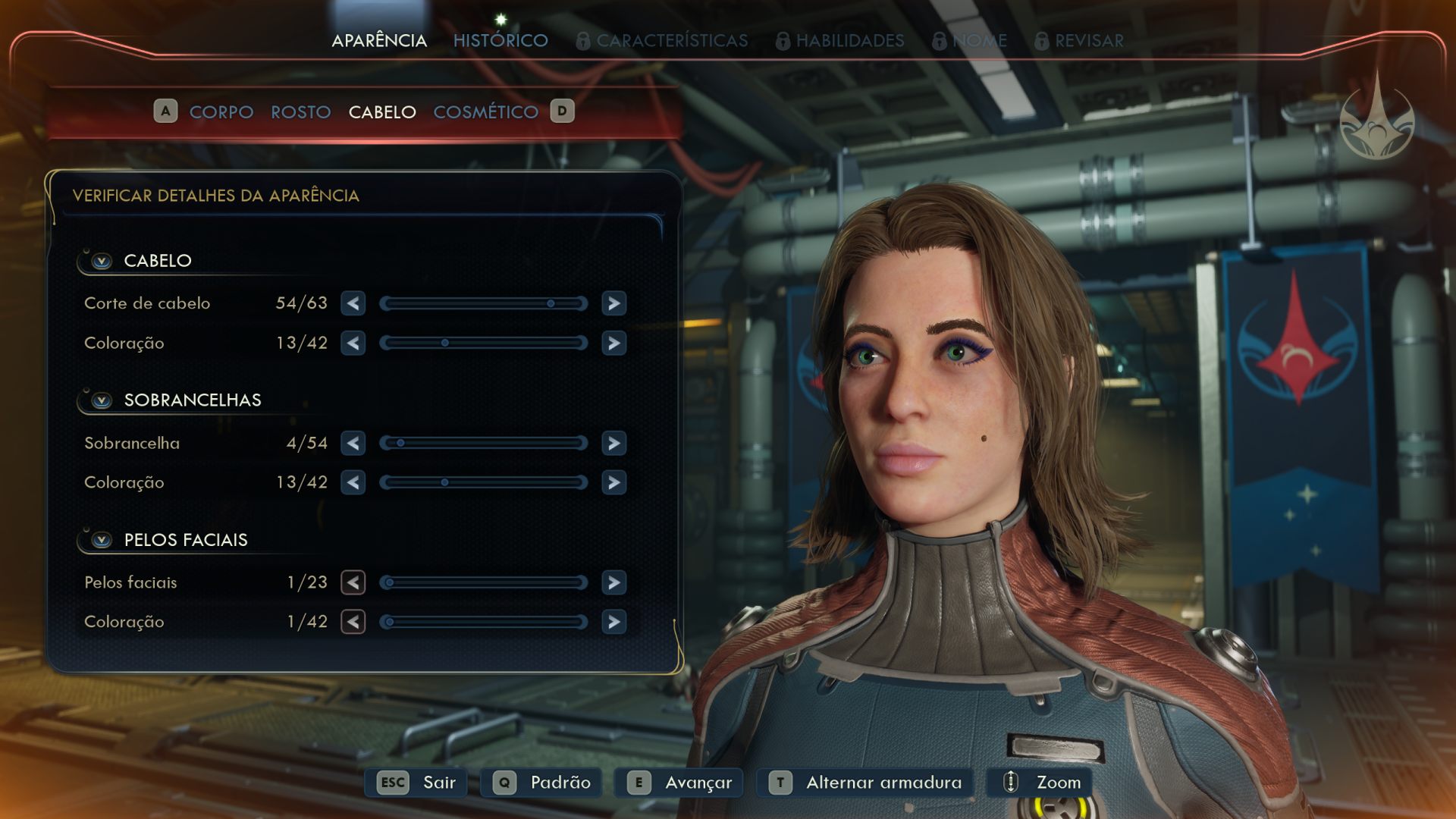Set the Sobrancelha slider position
This screenshot has height=819, width=1456.
click(484, 443)
